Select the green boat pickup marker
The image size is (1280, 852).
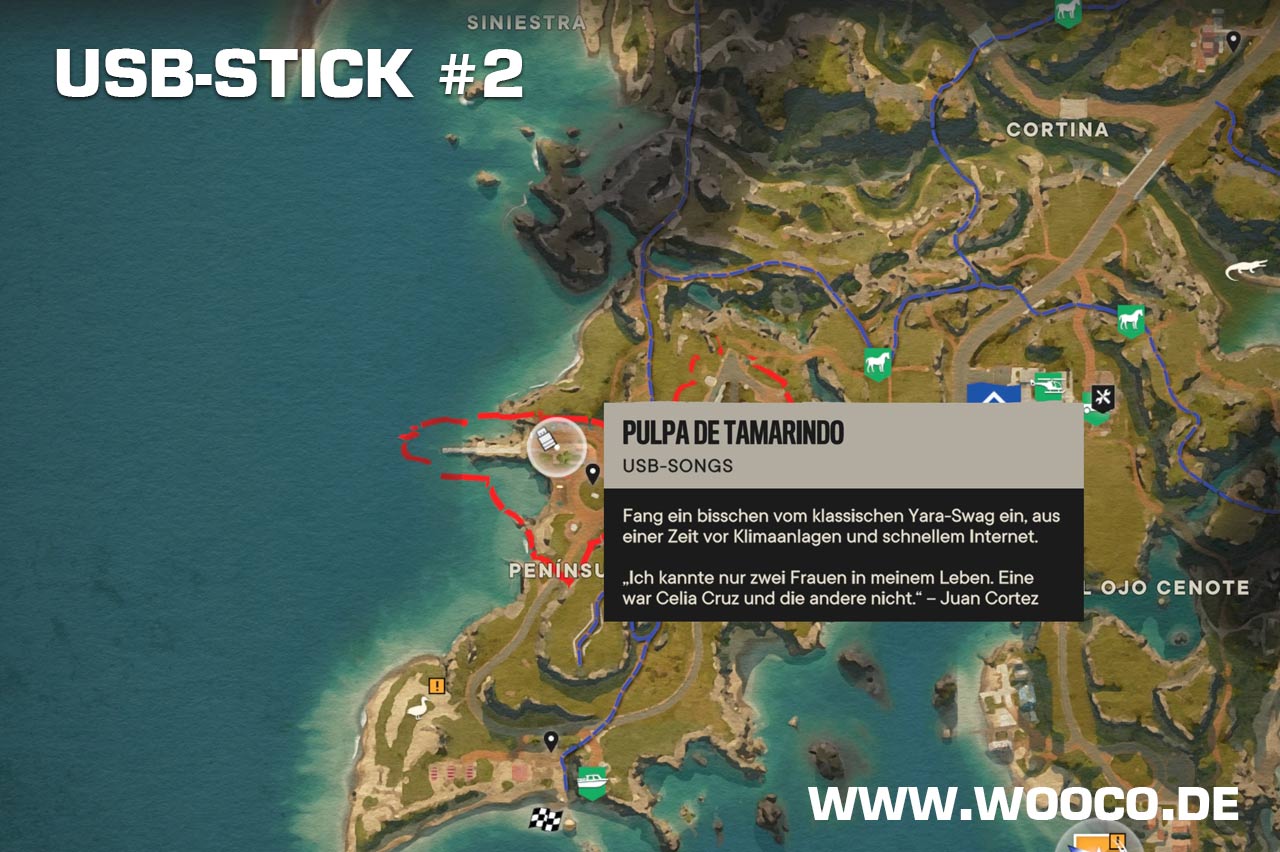click(x=593, y=781)
